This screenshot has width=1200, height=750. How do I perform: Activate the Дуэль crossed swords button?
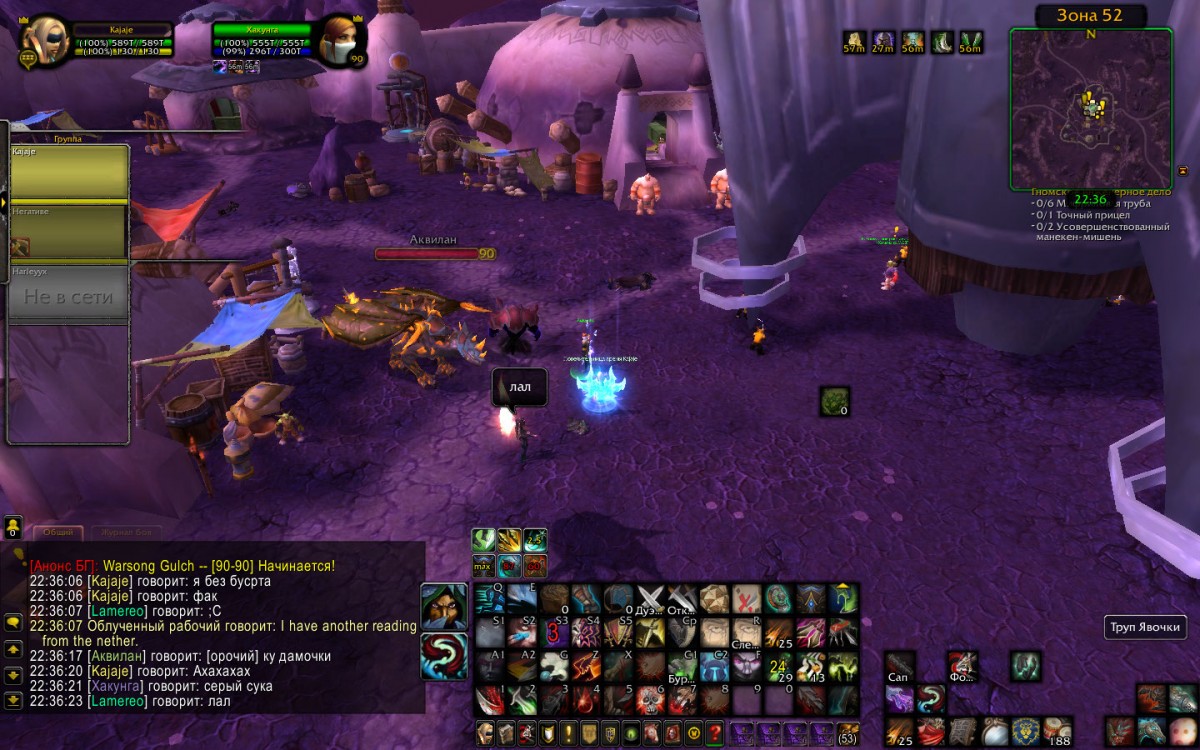(651, 600)
